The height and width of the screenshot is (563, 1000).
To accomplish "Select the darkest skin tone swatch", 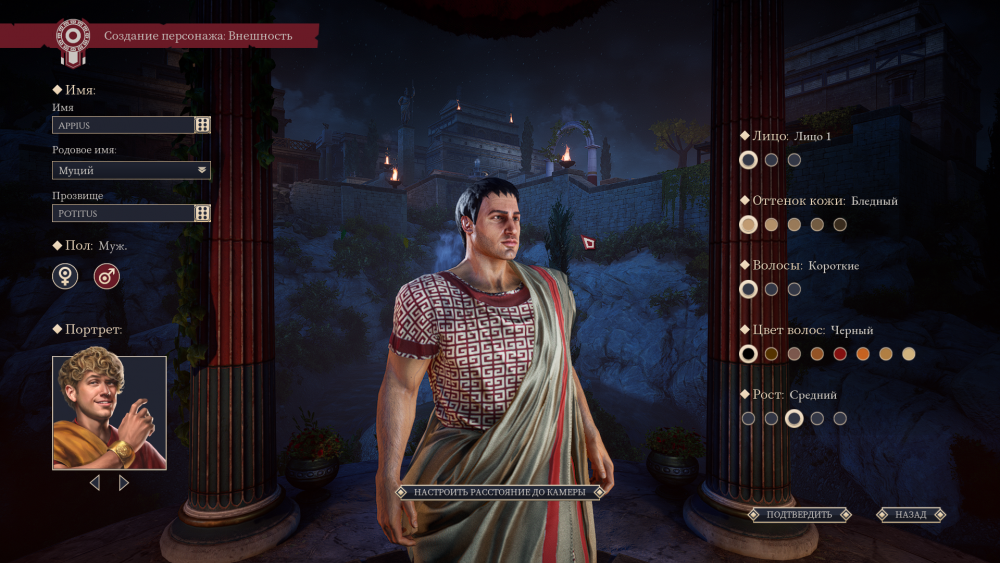I will coord(840,225).
